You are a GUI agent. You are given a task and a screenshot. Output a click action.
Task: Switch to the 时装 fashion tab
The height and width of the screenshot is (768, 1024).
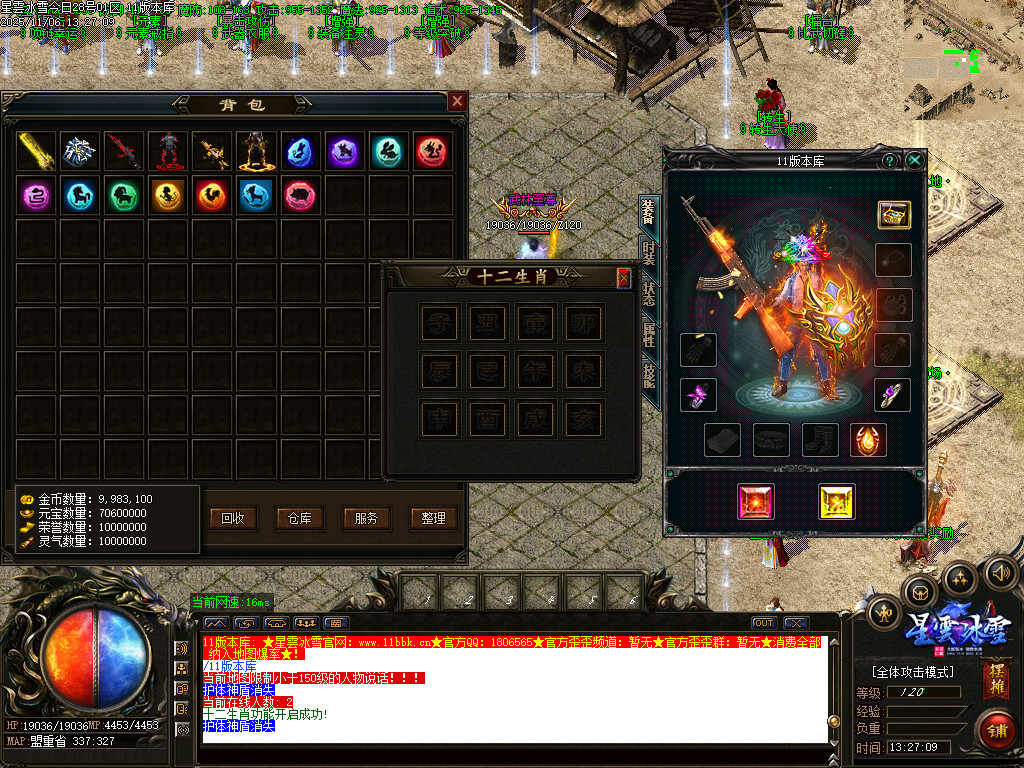click(649, 253)
